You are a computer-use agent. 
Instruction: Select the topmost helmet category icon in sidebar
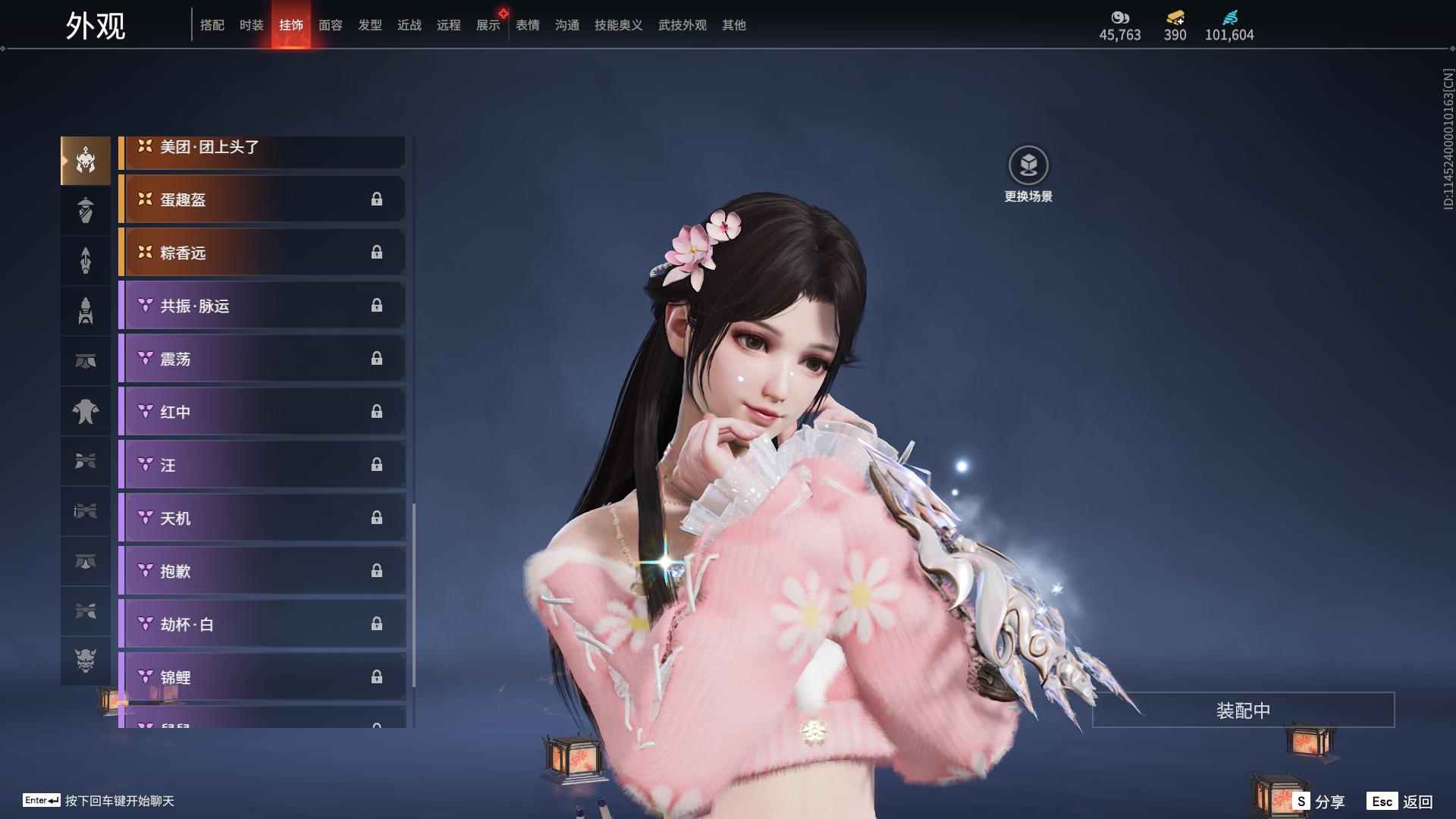85,161
